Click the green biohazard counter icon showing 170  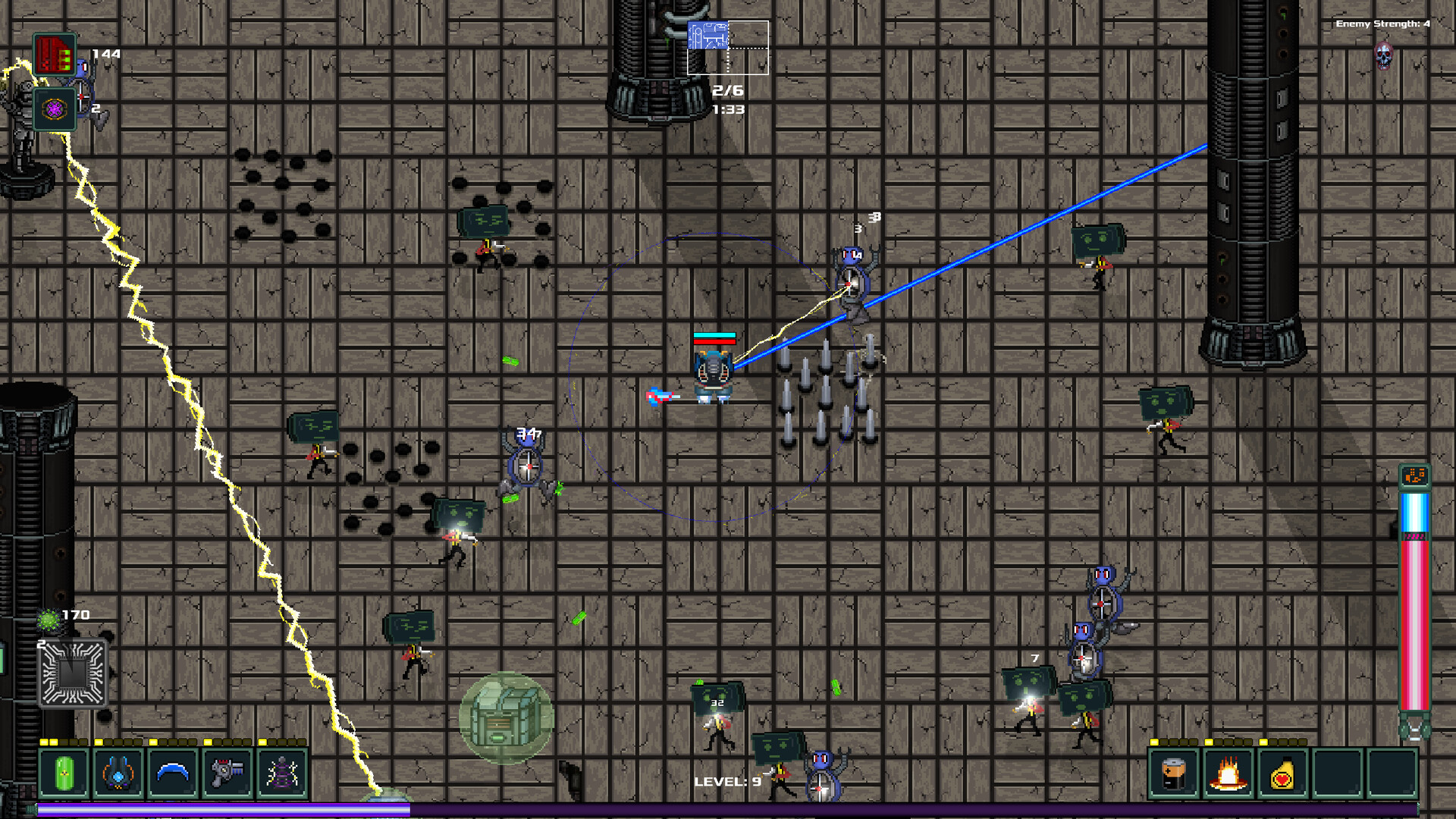tap(49, 620)
